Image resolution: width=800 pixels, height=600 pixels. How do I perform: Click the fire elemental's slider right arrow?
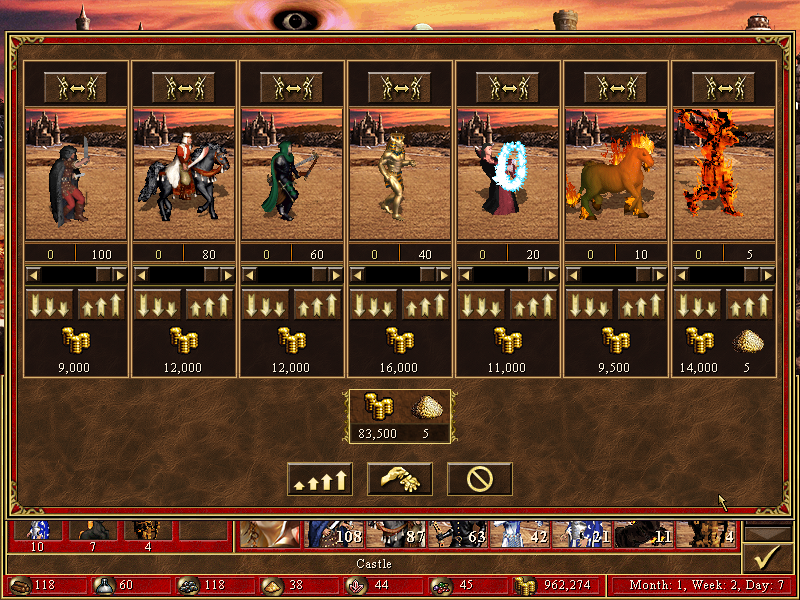click(x=767, y=274)
